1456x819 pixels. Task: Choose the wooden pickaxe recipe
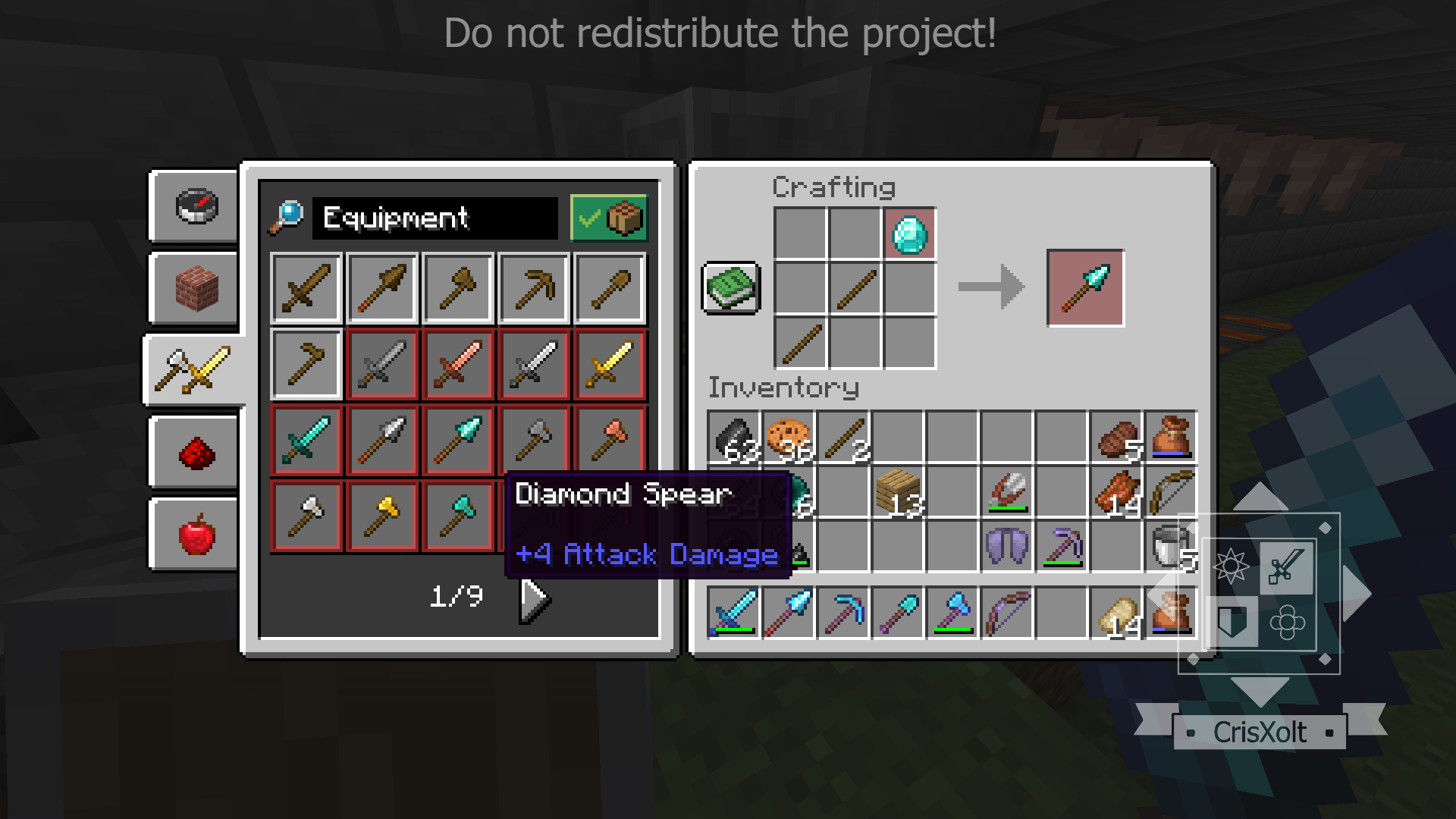[534, 289]
